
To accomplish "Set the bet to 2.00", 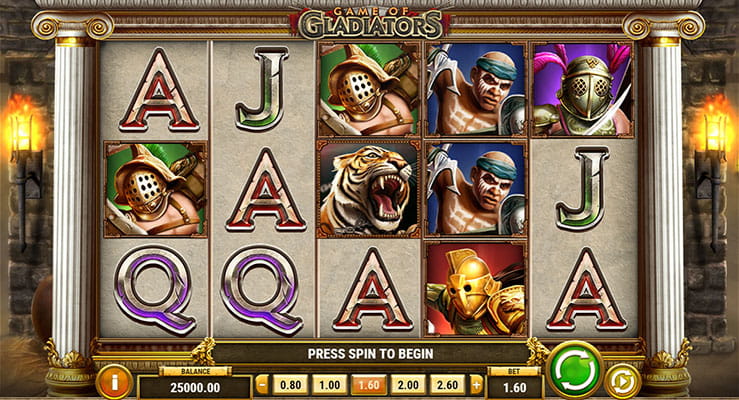I will tap(408, 385).
